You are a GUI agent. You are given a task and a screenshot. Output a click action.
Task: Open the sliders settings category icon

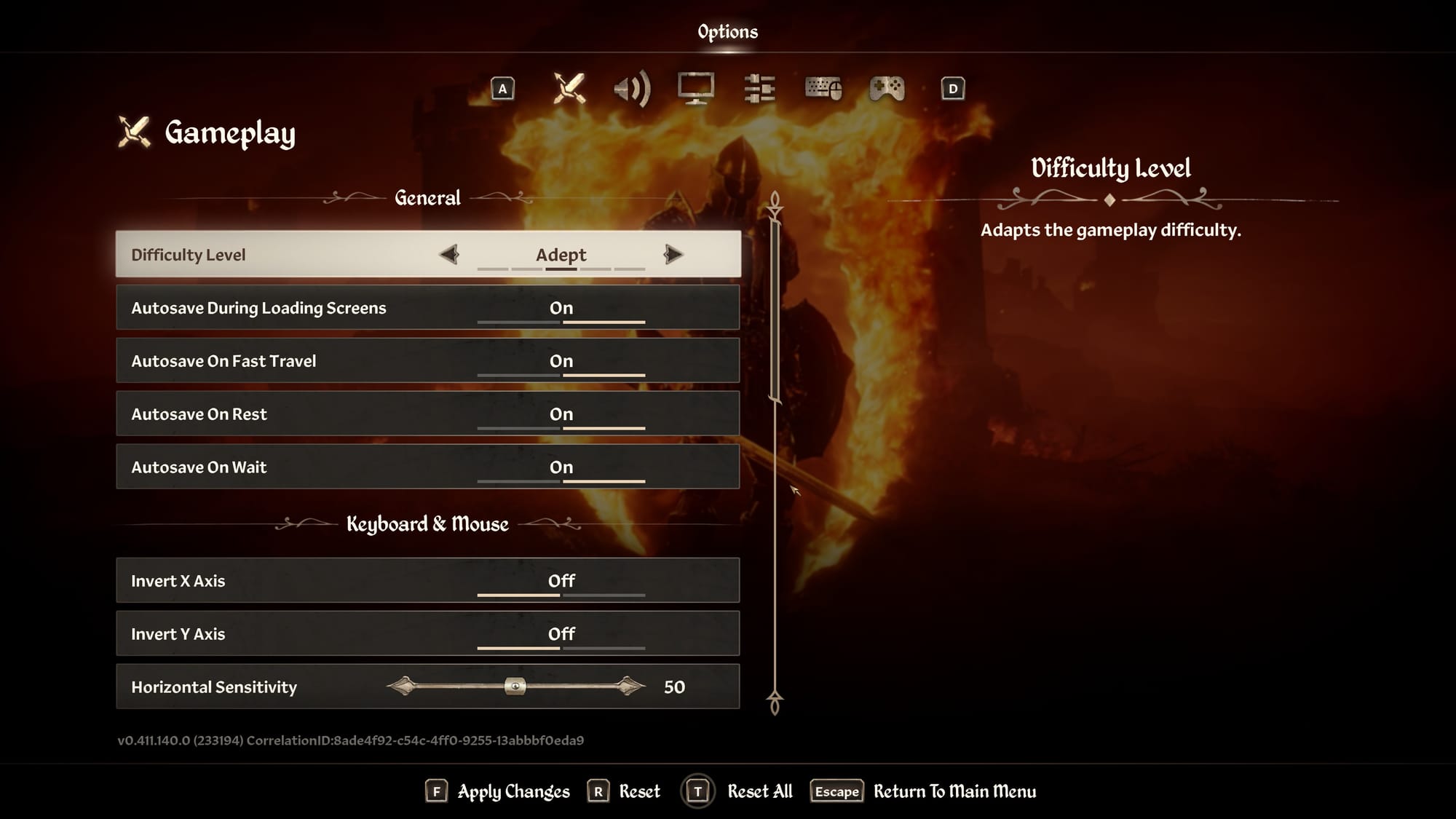[760, 89]
